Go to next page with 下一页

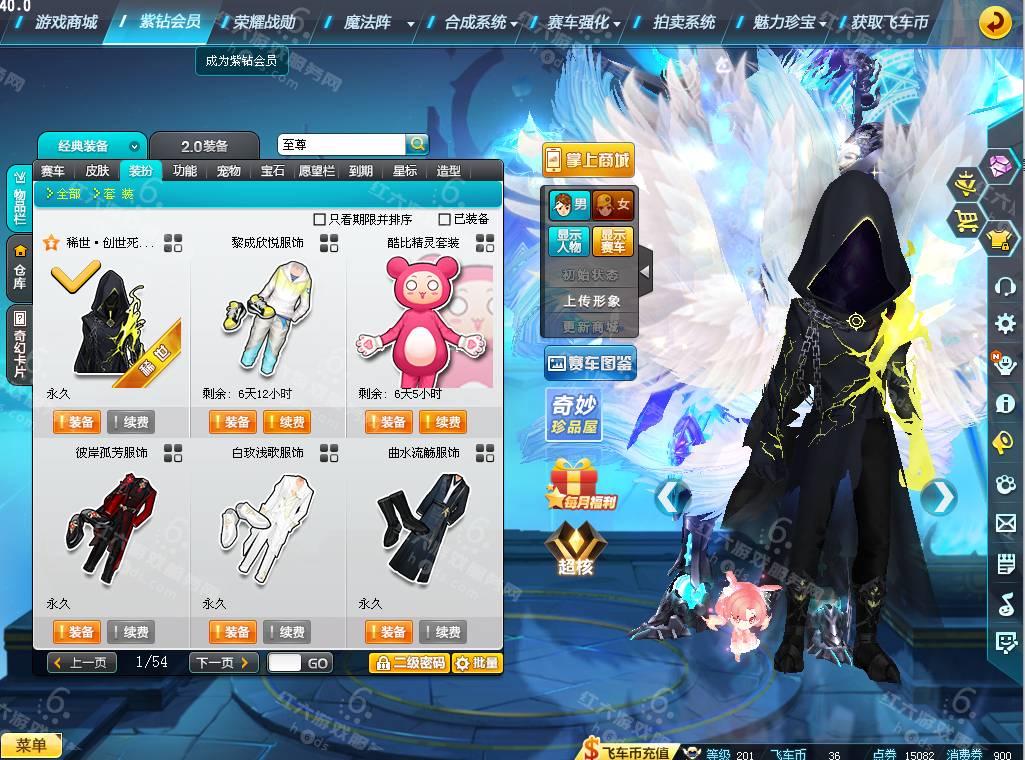[225, 662]
